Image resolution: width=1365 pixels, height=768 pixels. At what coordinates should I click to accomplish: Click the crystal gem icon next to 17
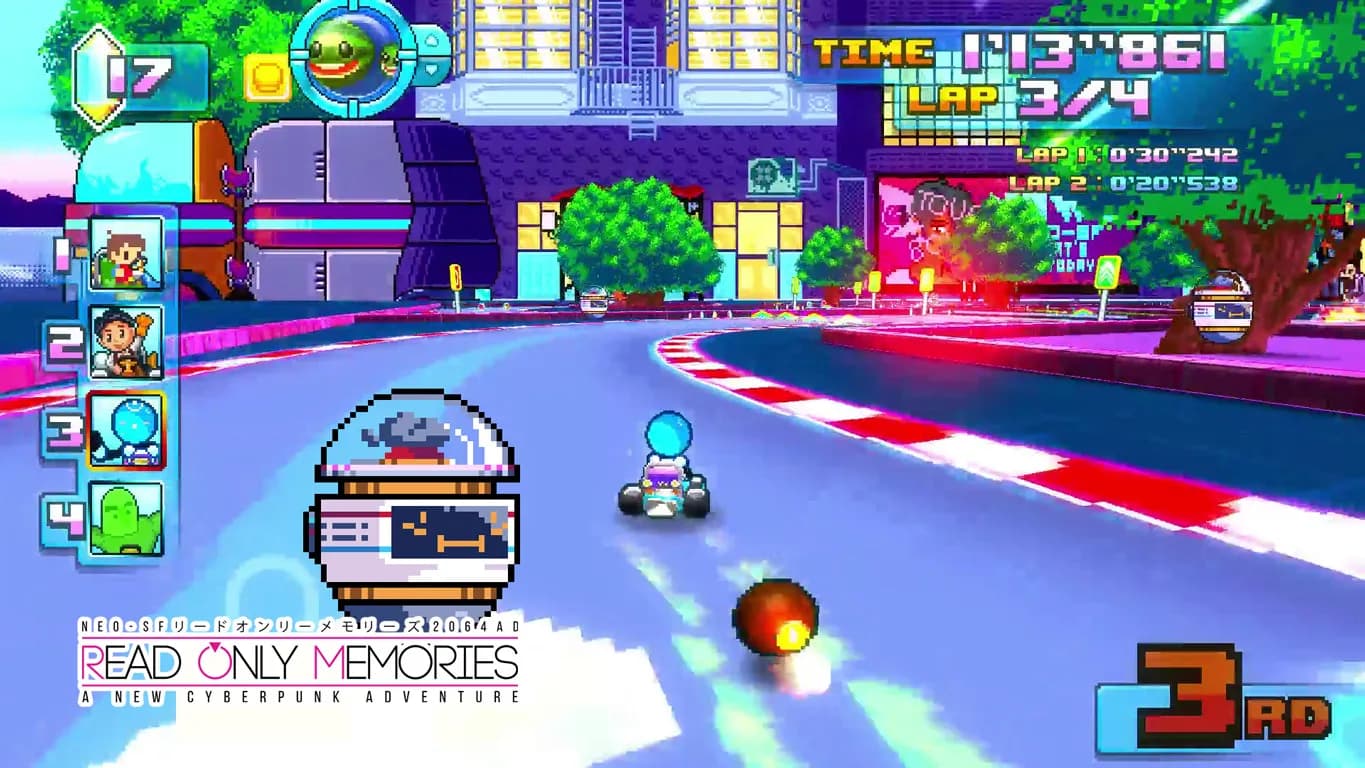[x=97, y=77]
